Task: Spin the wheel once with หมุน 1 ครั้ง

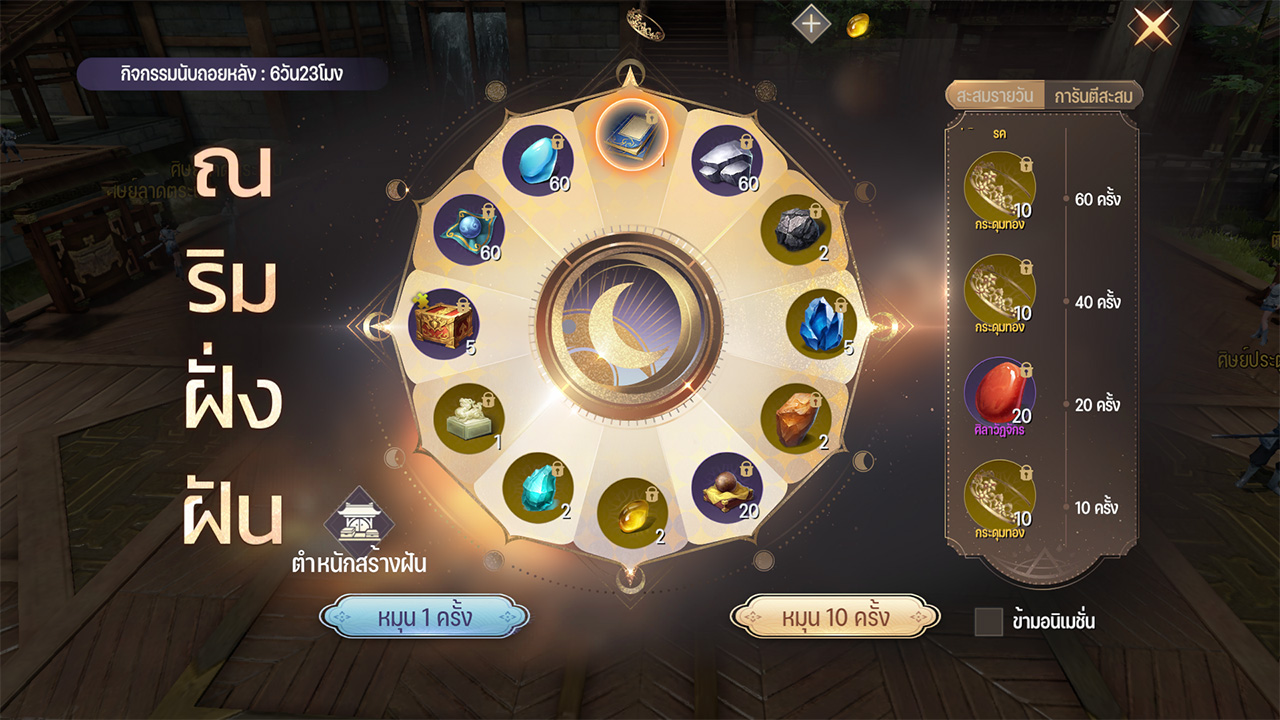Action: point(424,617)
